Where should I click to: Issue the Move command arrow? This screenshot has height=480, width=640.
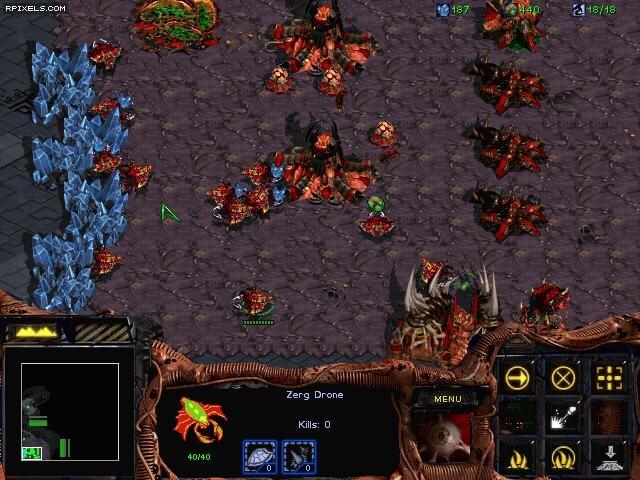tap(518, 378)
